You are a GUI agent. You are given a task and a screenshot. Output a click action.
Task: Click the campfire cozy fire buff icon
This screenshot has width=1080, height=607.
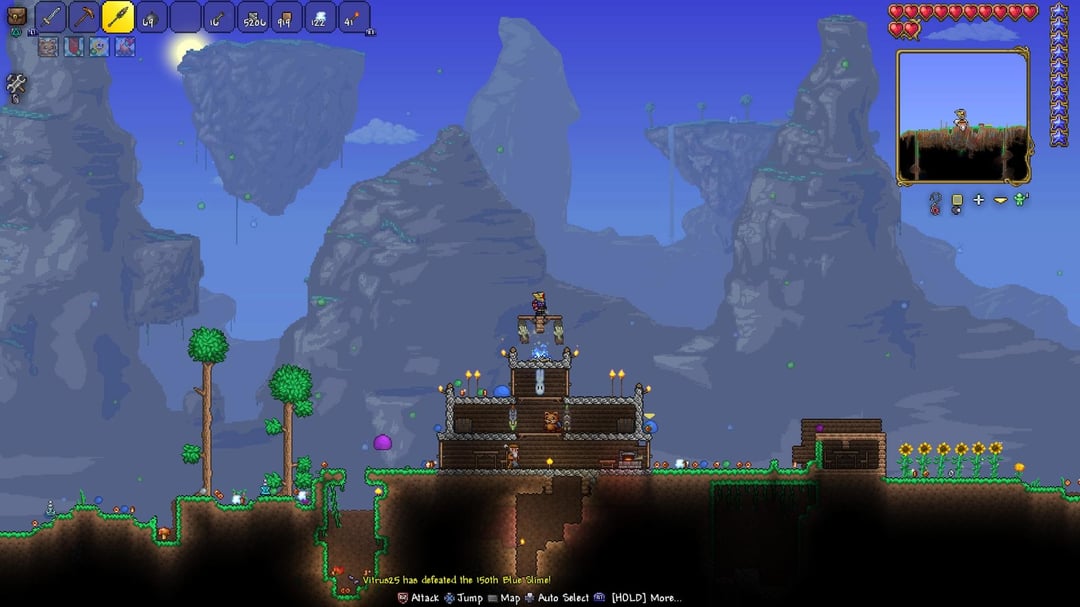(x=124, y=46)
